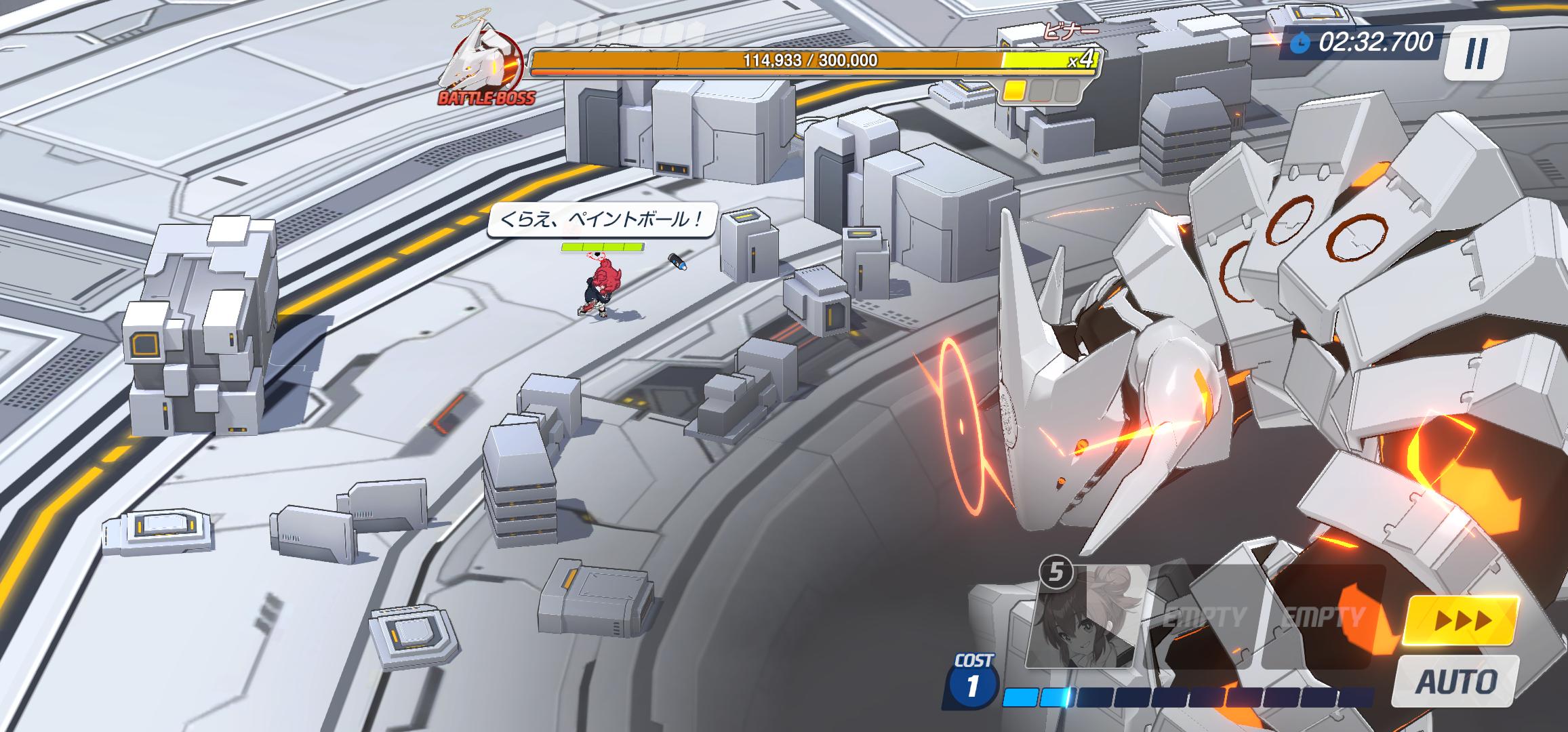Pause the battle

tap(1476, 53)
